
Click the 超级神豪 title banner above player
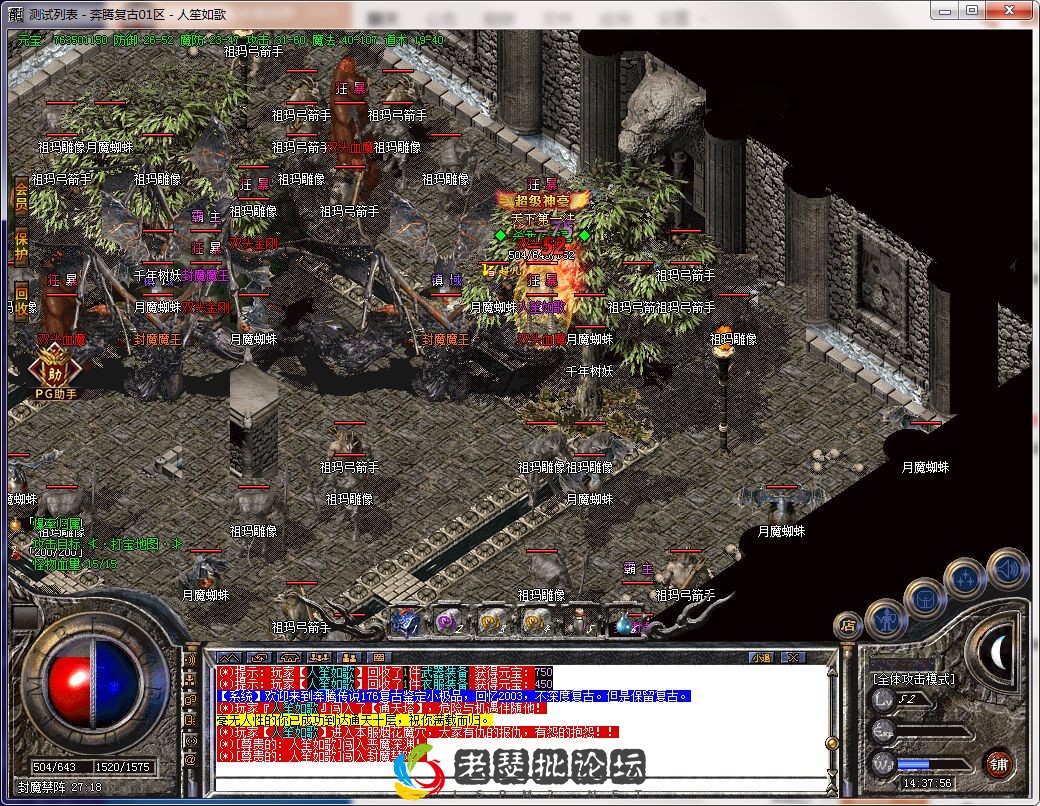pos(538,201)
